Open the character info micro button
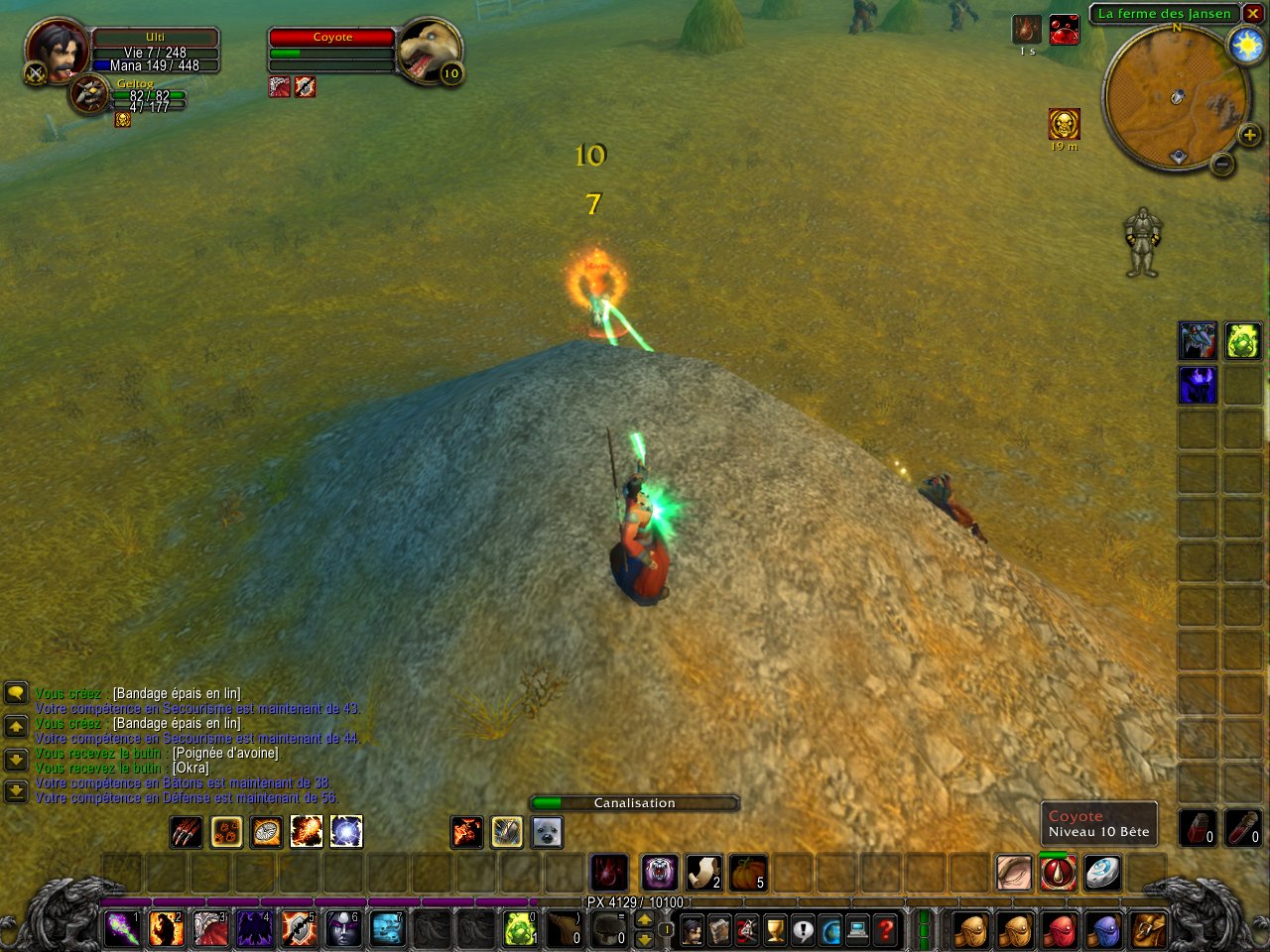 [692, 931]
